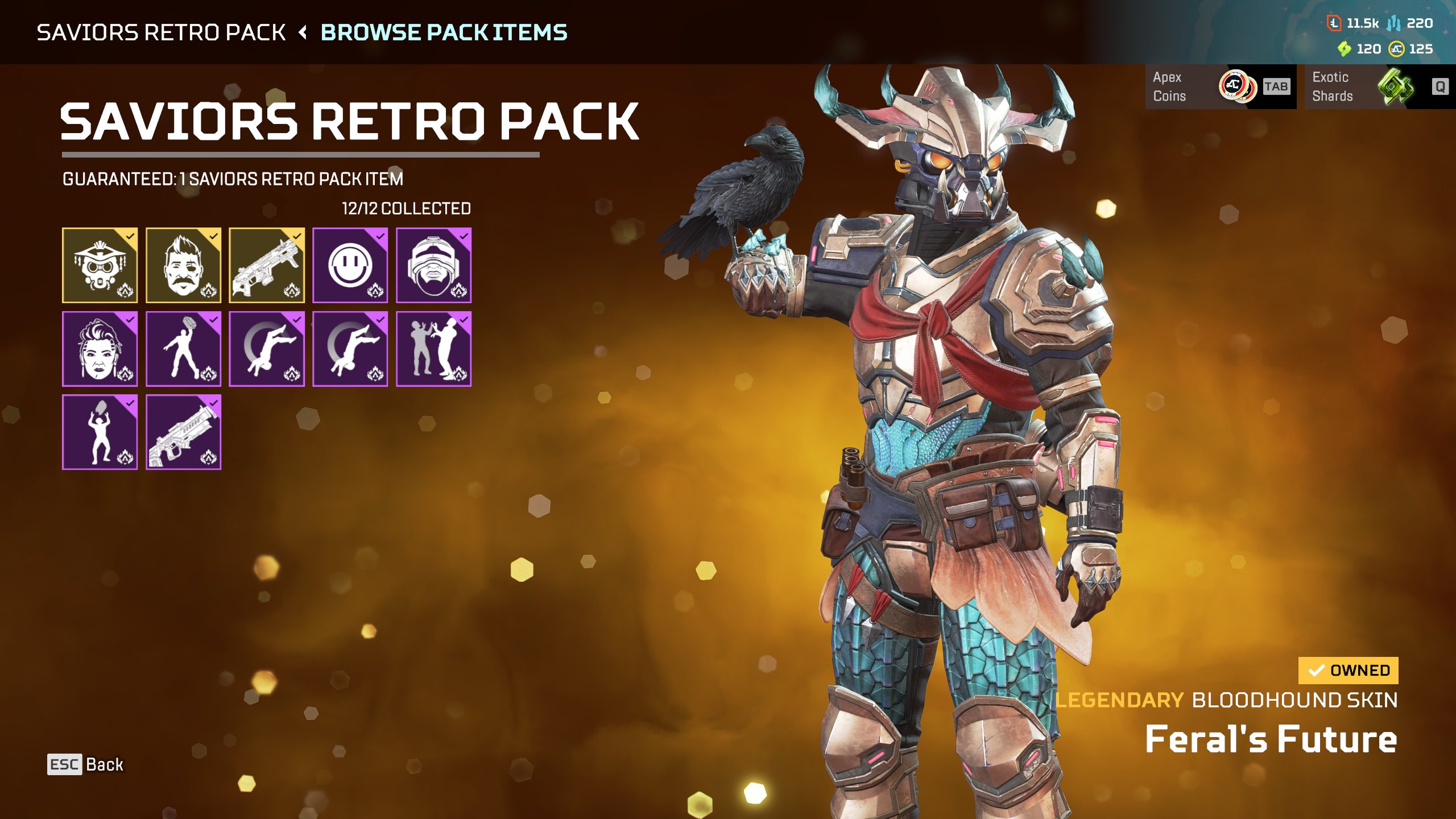The height and width of the screenshot is (819, 1456).
Task: Return to Saviors Retro Pack breadcrumb
Action: (x=161, y=32)
